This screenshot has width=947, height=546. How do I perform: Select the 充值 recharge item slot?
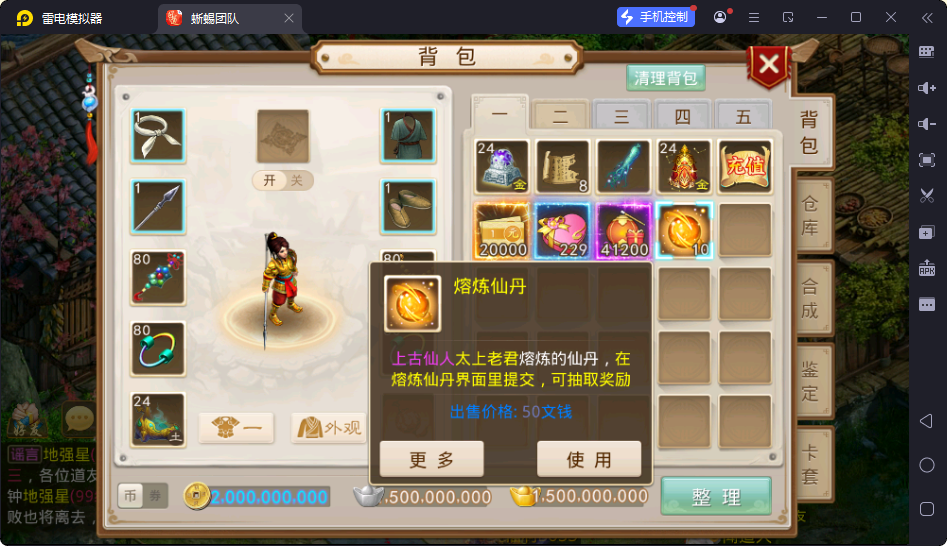click(745, 166)
